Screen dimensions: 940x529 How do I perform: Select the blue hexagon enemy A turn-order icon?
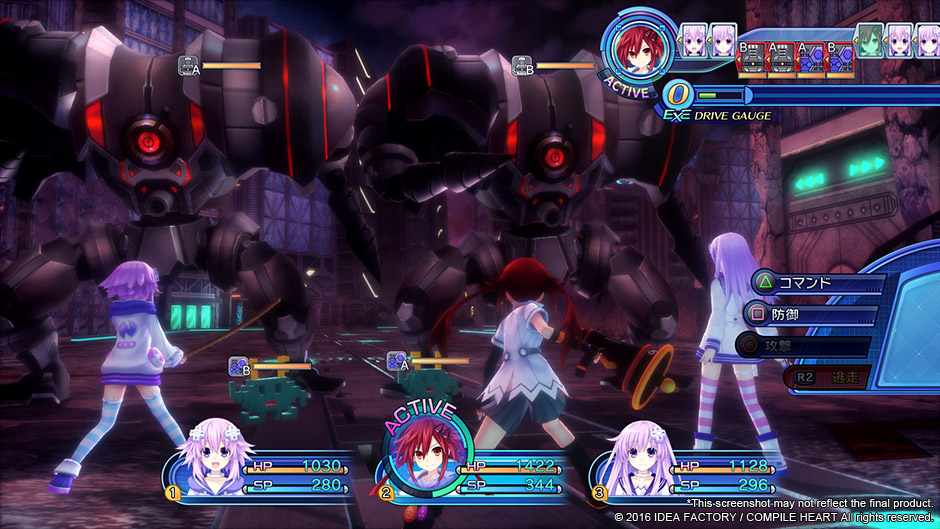(x=811, y=58)
